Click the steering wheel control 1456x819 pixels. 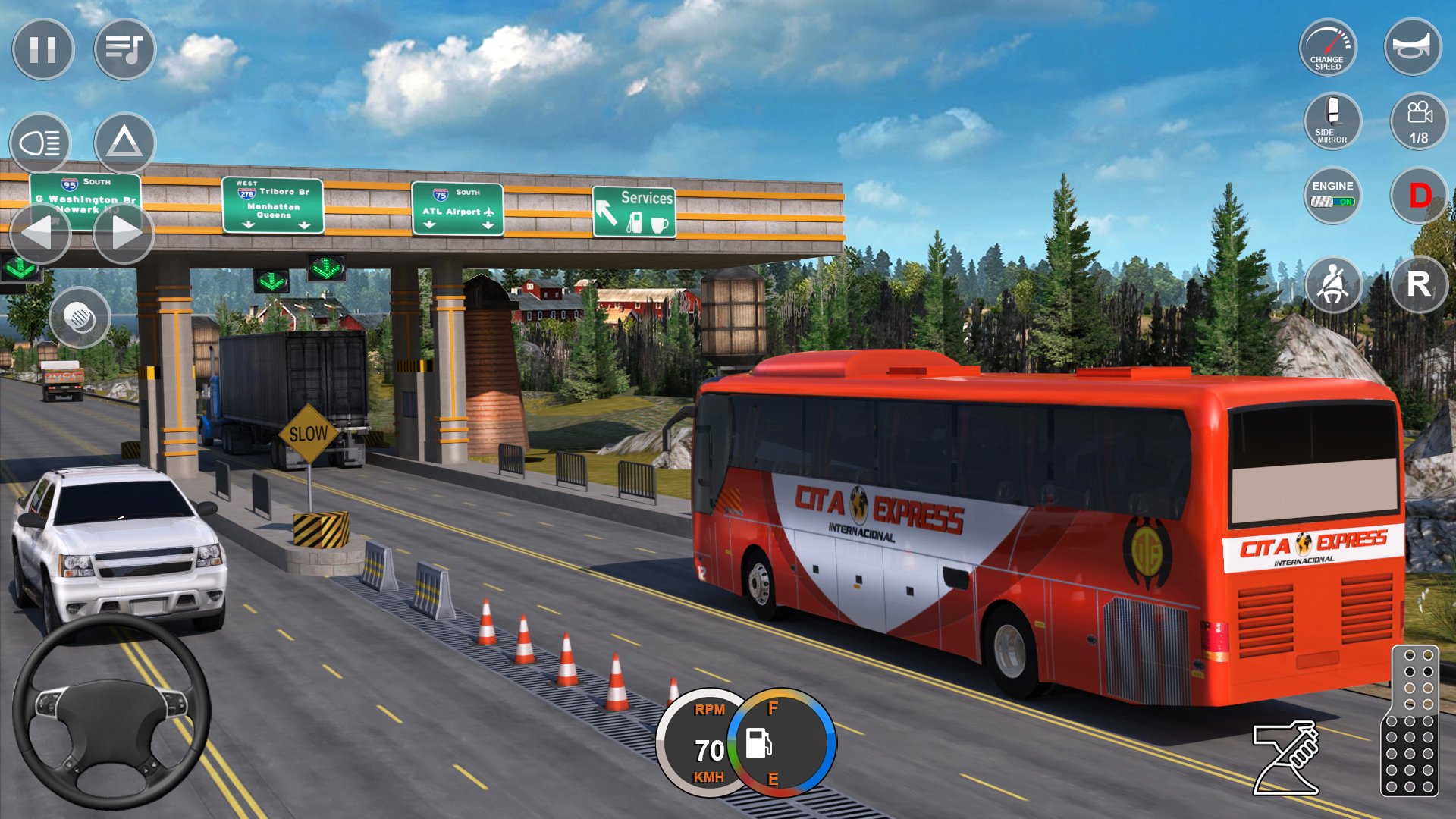[111, 712]
